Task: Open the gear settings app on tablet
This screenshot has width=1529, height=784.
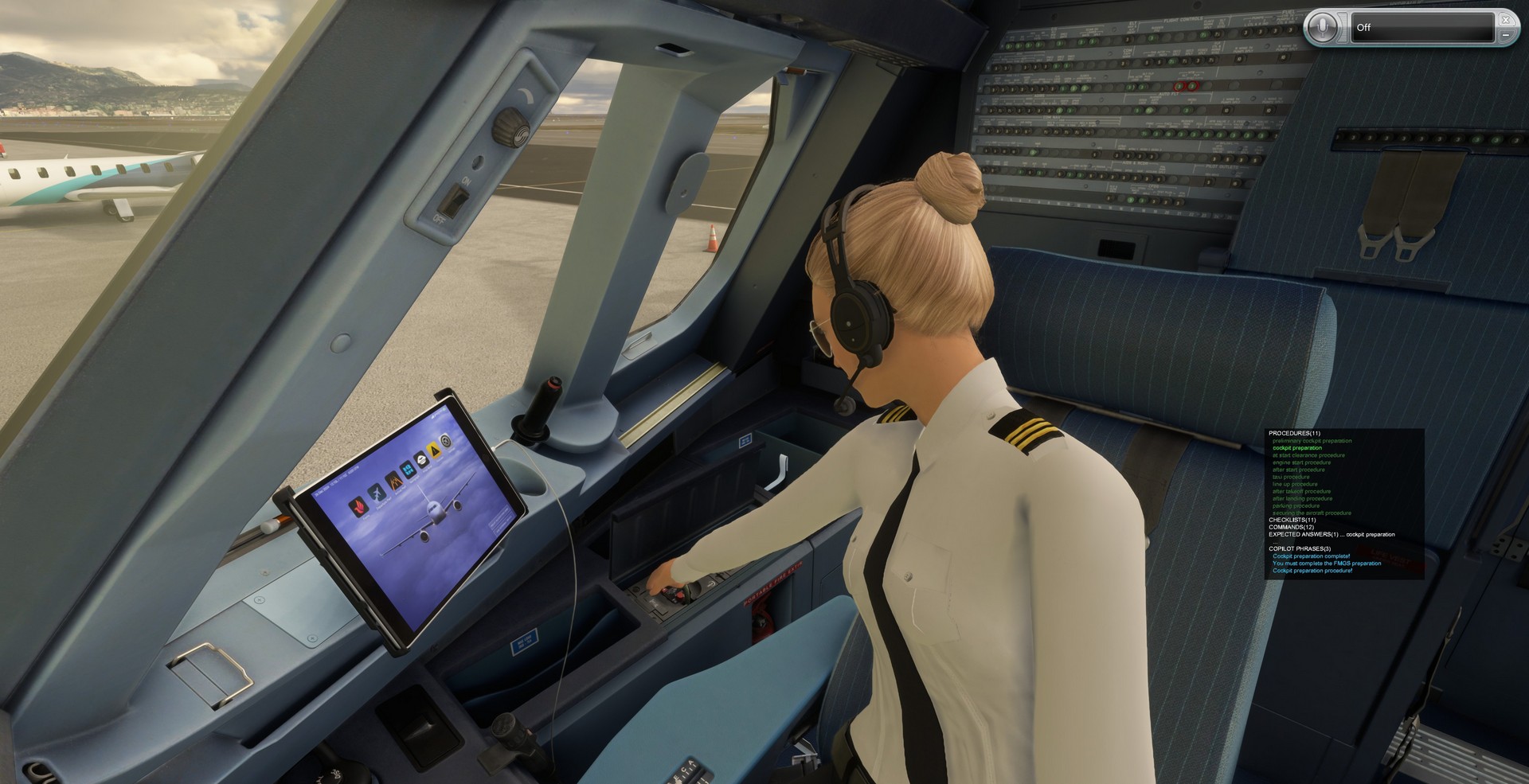Action: coord(447,441)
